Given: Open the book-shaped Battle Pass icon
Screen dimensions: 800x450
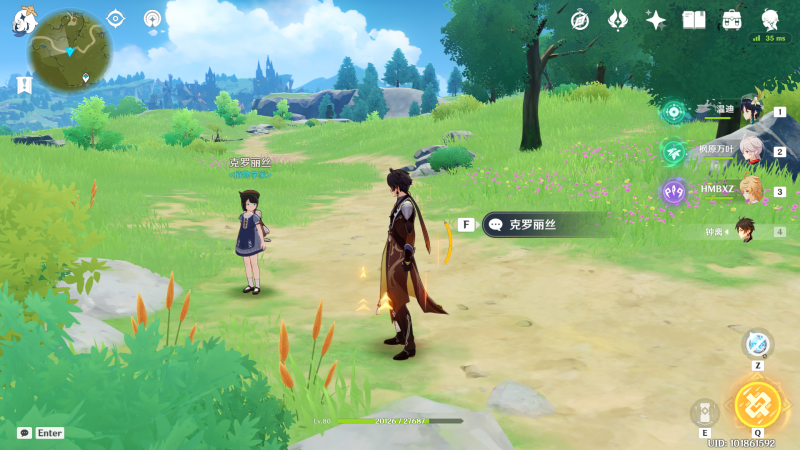Looking at the screenshot, I should click(694, 20).
